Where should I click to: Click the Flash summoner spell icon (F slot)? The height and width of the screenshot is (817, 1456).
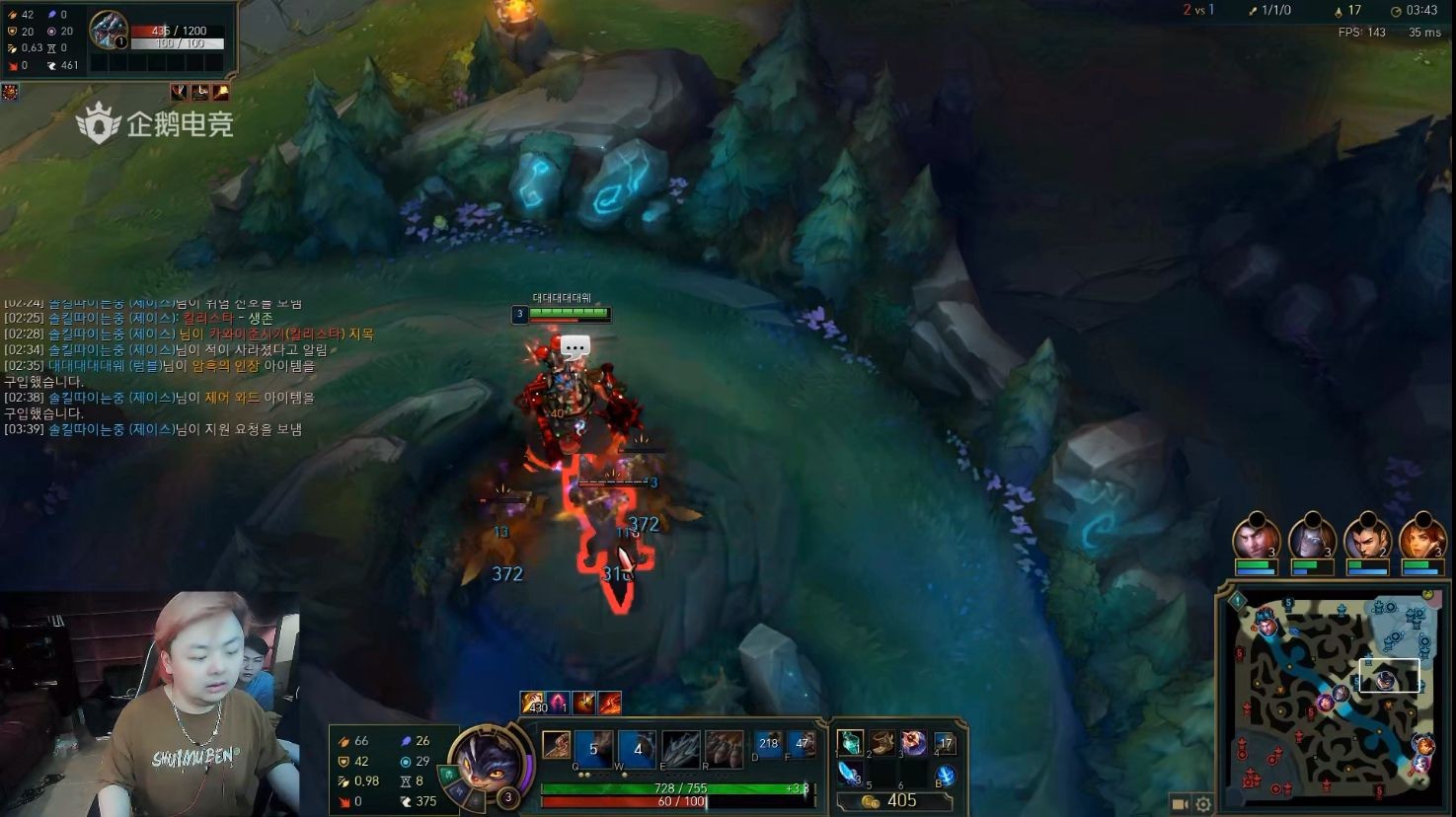(x=803, y=744)
